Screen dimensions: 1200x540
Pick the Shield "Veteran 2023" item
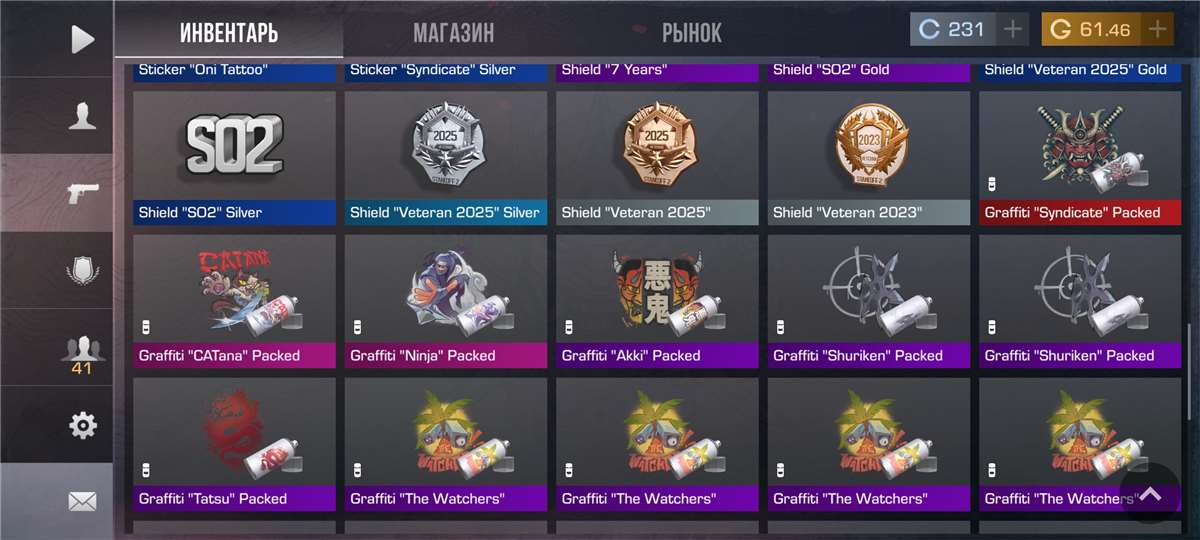(869, 158)
